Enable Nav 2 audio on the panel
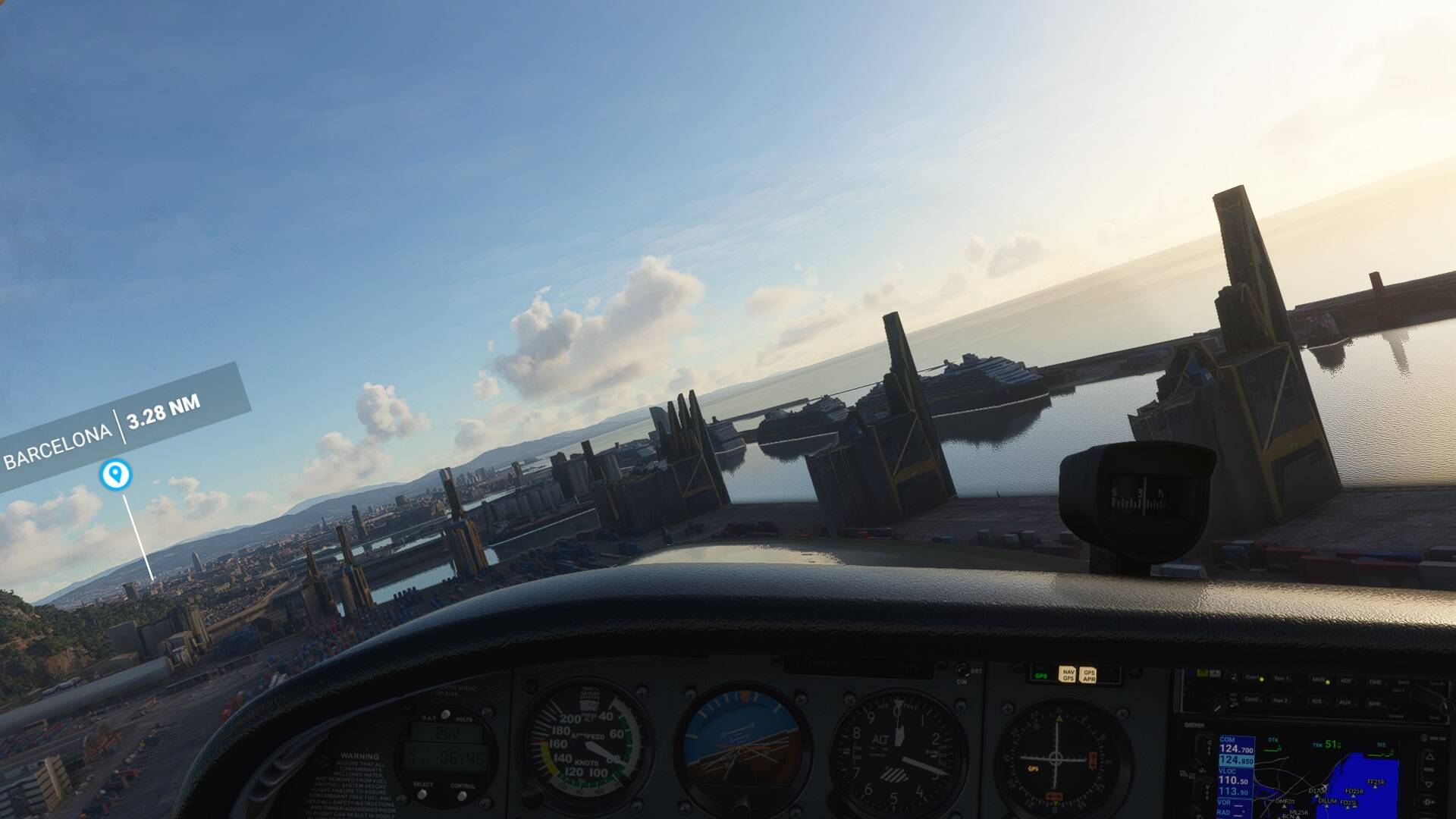Image resolution: width=1456 pixels, height=819 pixels. coord(1281,701)
